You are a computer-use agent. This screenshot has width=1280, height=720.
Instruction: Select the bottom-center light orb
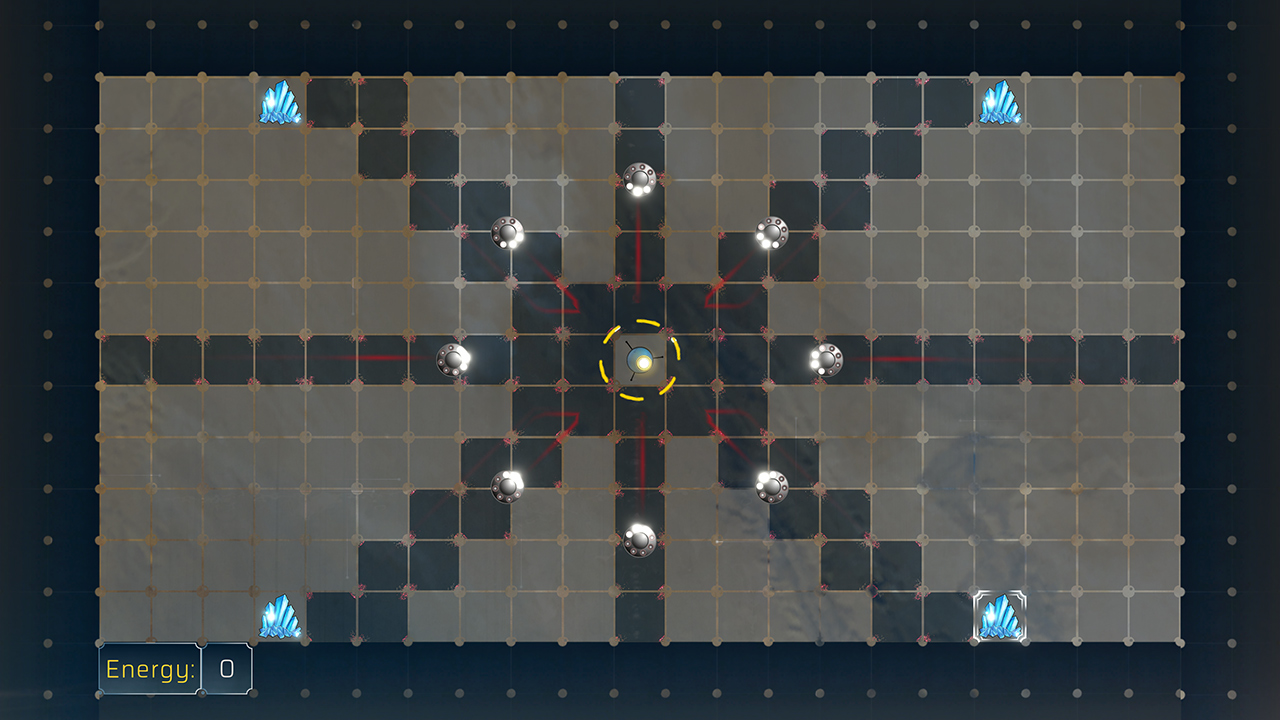click(x=637, y=543)
